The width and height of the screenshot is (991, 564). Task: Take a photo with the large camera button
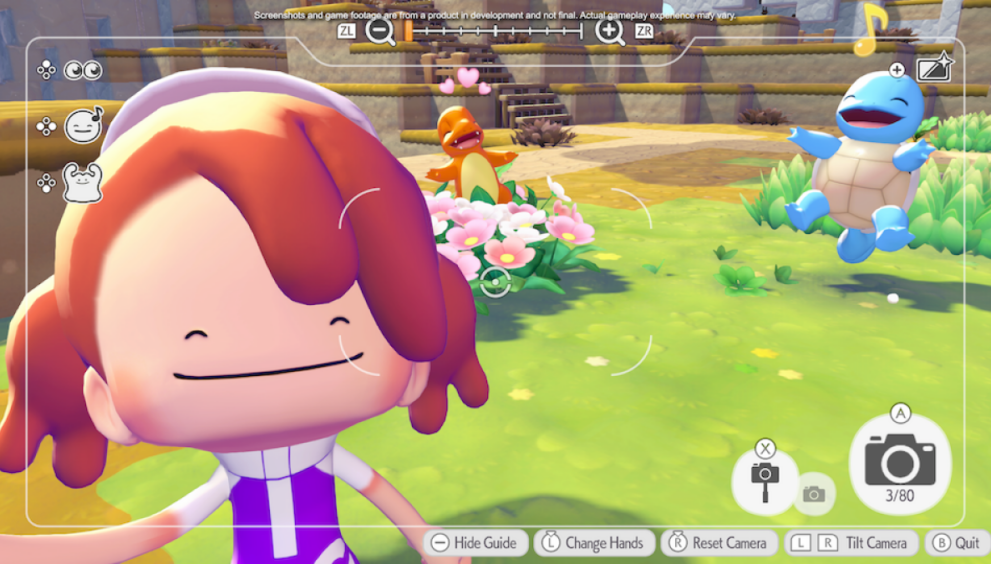(900, 463)
